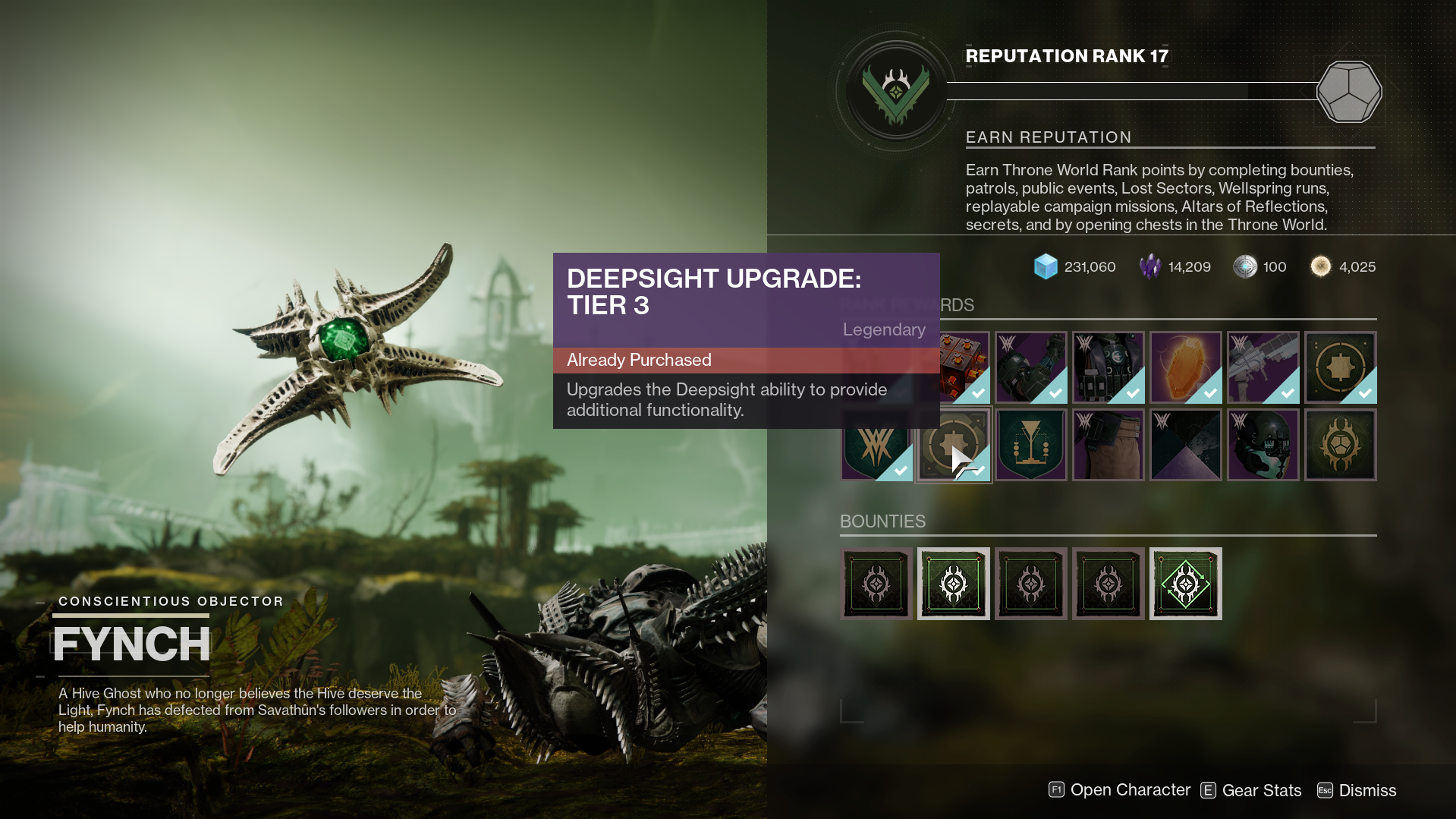Select the chest armor rank reward
1456x819 pixels.
pos(1109,367)
